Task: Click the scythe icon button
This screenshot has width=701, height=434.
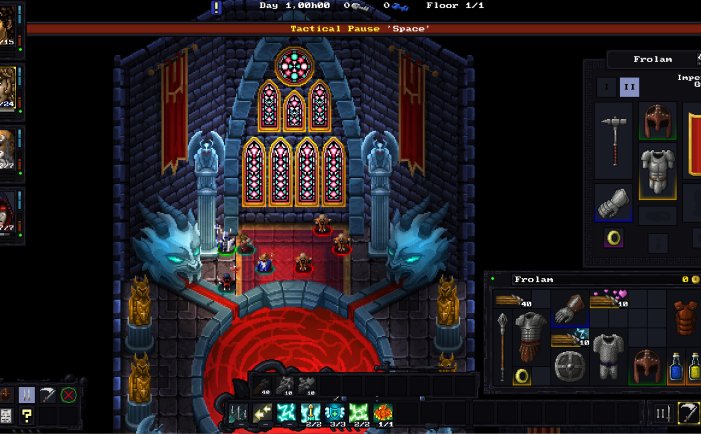Action: 687,412
